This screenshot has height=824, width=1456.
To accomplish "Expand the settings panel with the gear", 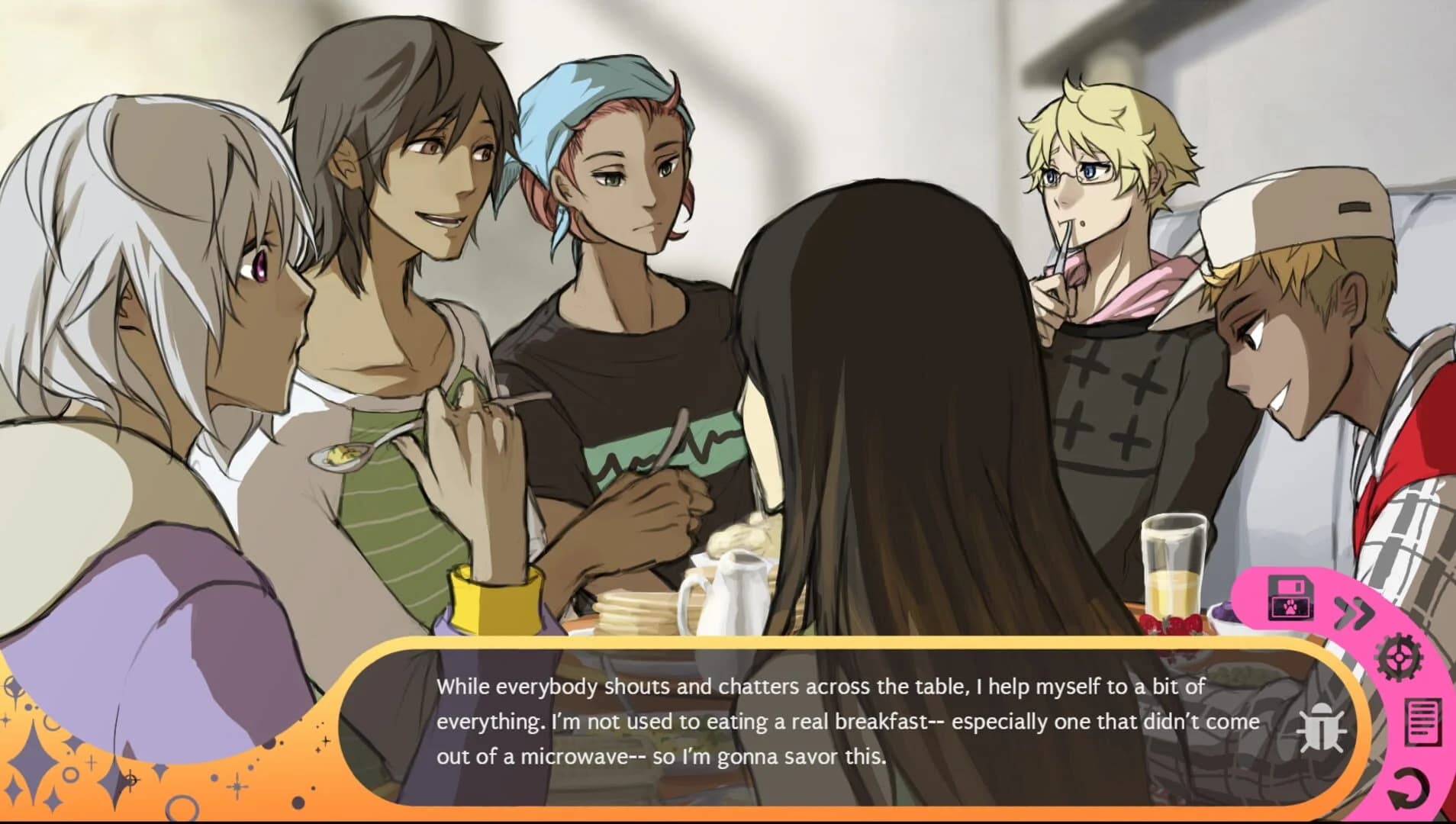I will pyautogui.click(x=1398, y=658).
